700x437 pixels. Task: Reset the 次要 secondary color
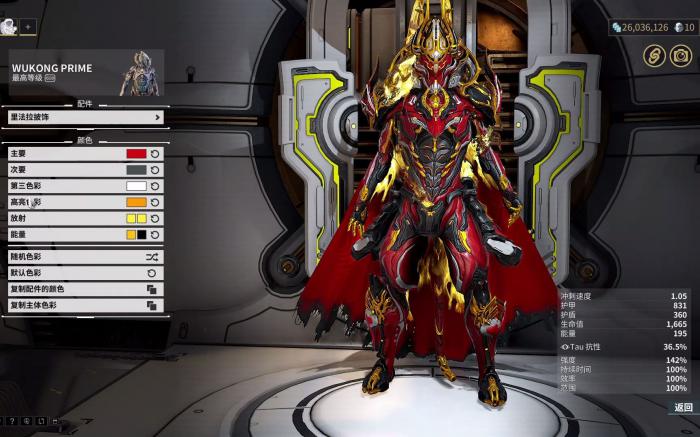(156, 170)
